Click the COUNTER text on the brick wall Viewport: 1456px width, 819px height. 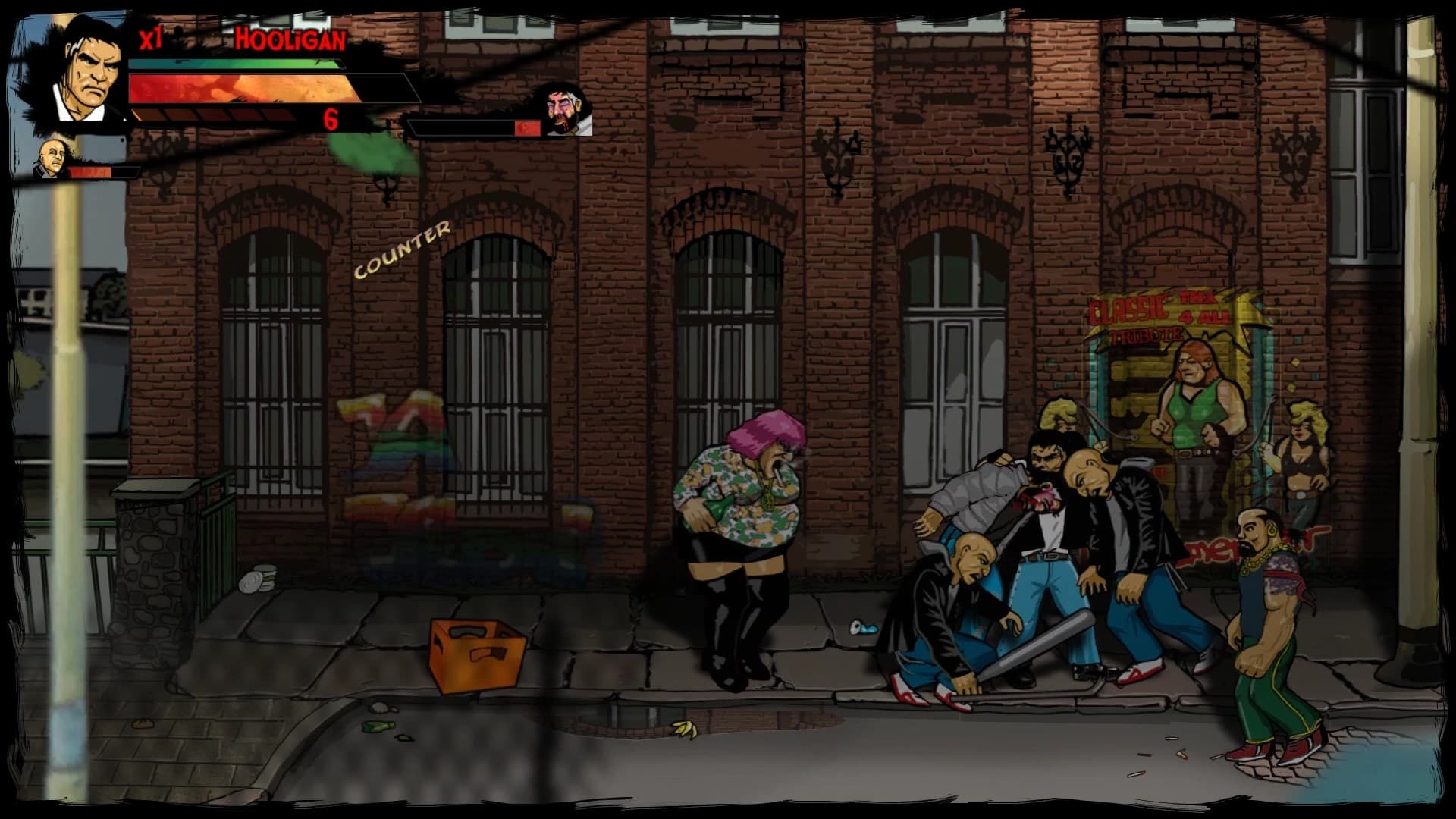click(x=402, y=250)
